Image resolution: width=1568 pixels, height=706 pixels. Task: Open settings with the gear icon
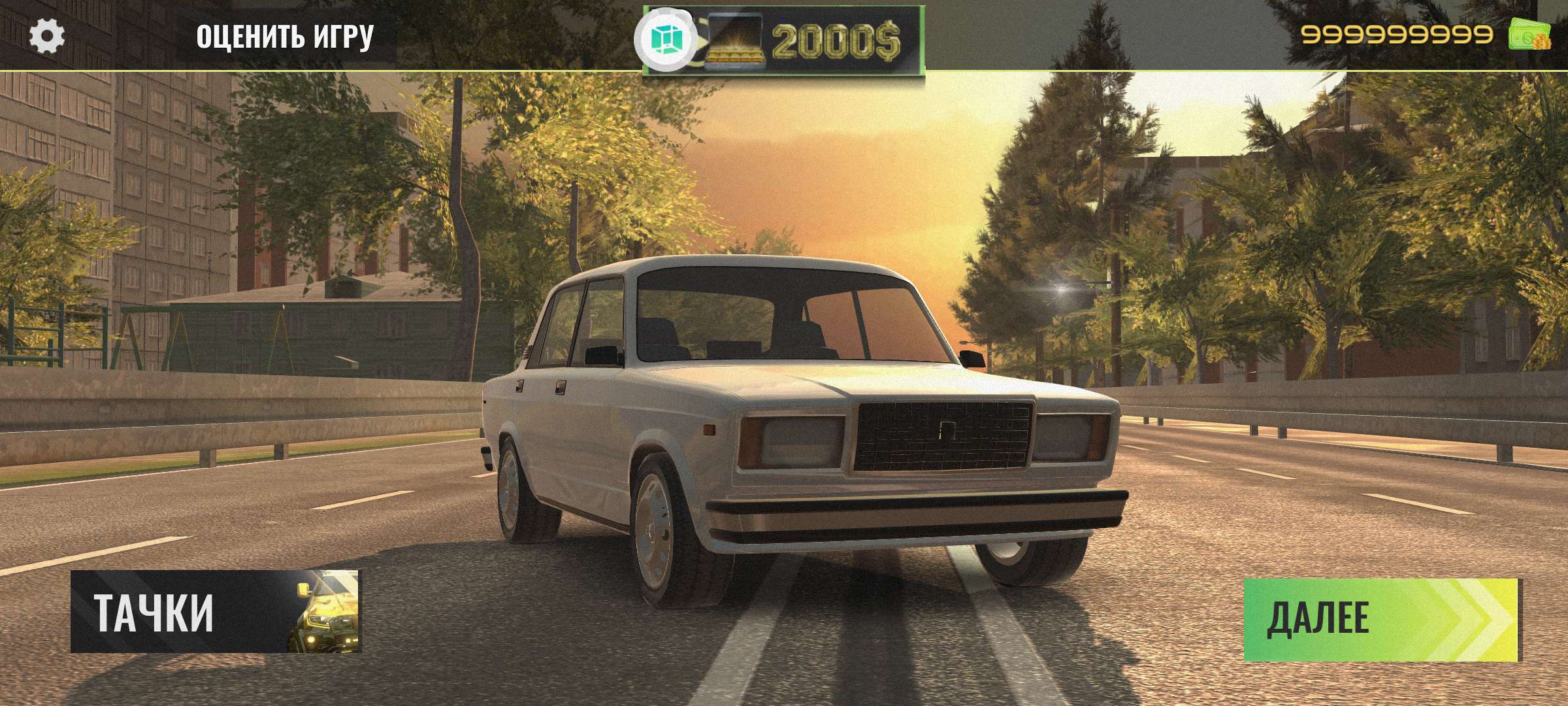point(47,37)
